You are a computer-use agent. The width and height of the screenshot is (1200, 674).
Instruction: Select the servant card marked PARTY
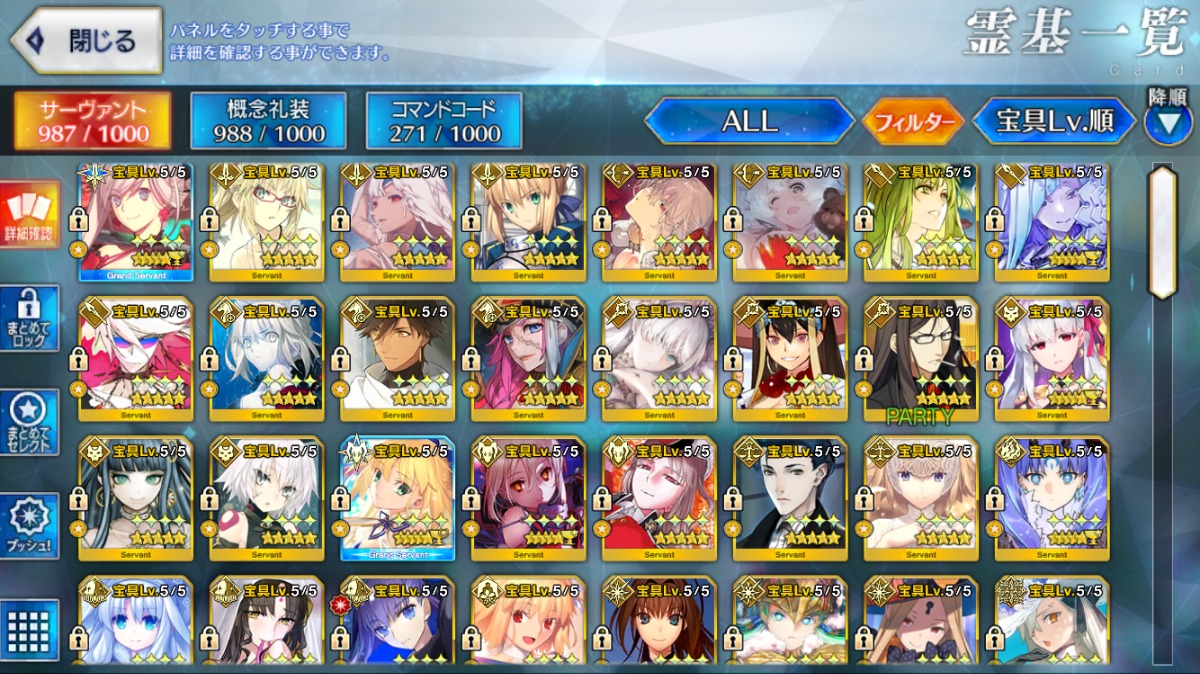click(920, 358)
